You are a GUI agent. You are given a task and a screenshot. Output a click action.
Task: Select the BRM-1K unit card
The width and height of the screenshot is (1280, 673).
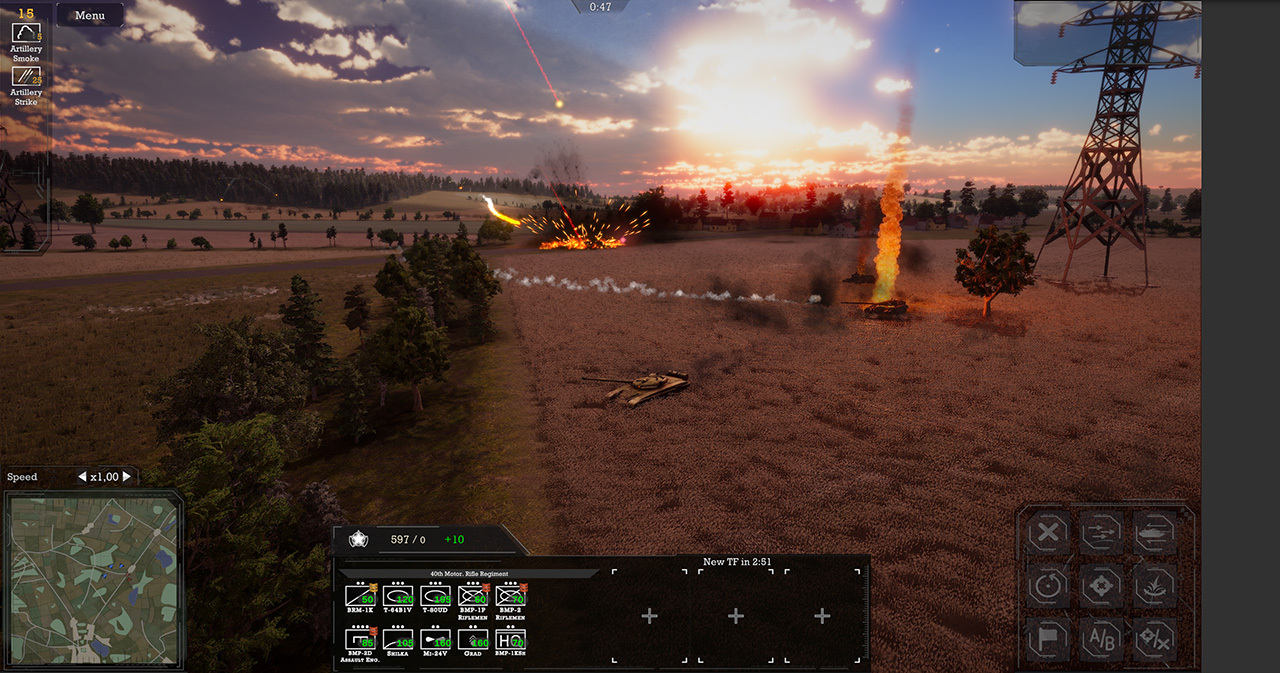click(x=360, y=596)
